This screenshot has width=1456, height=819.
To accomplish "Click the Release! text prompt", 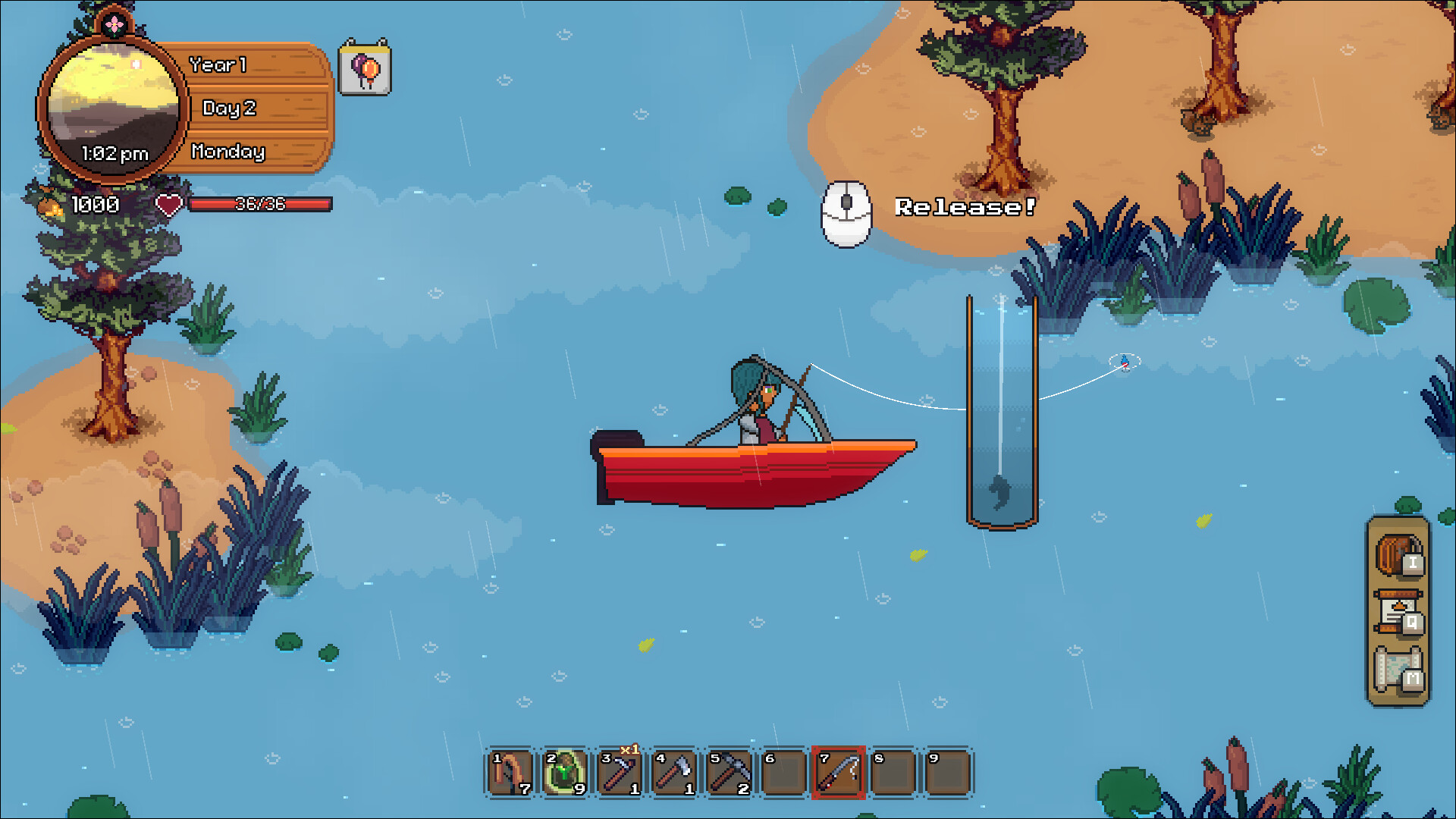I will pos(966,206).
